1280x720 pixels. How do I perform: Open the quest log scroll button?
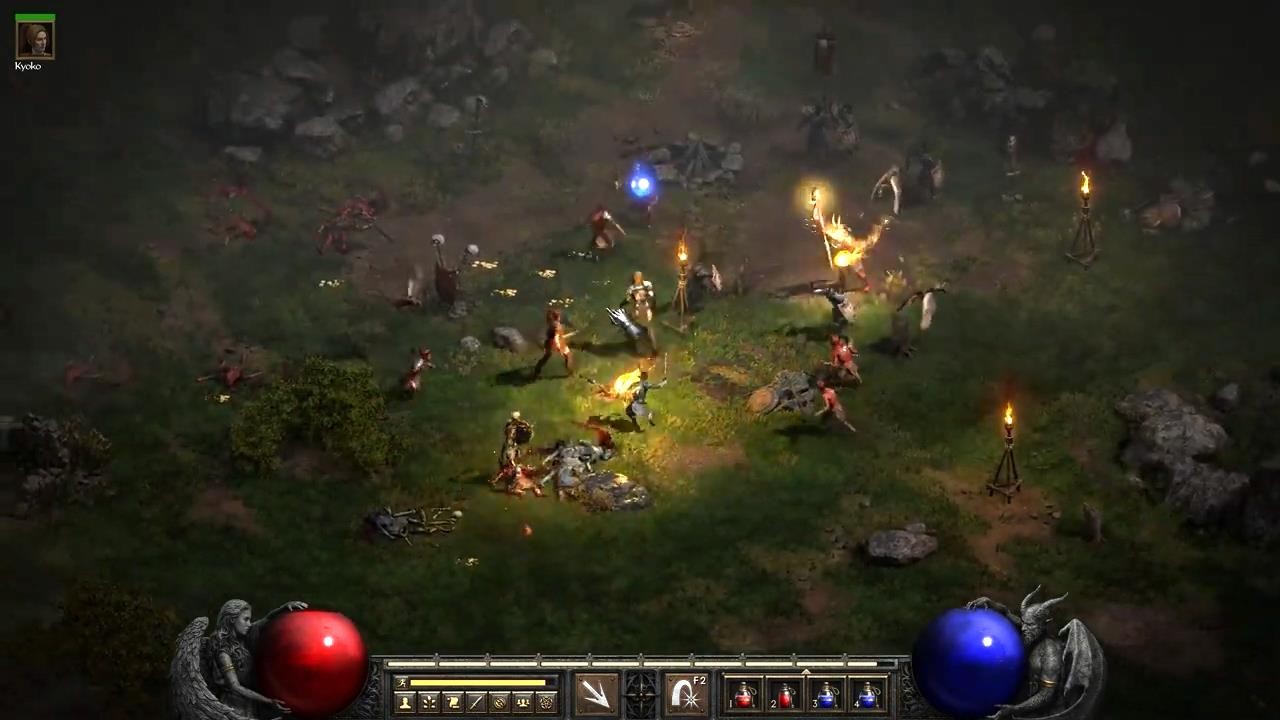pyautogui.click(x=452, y=702)
